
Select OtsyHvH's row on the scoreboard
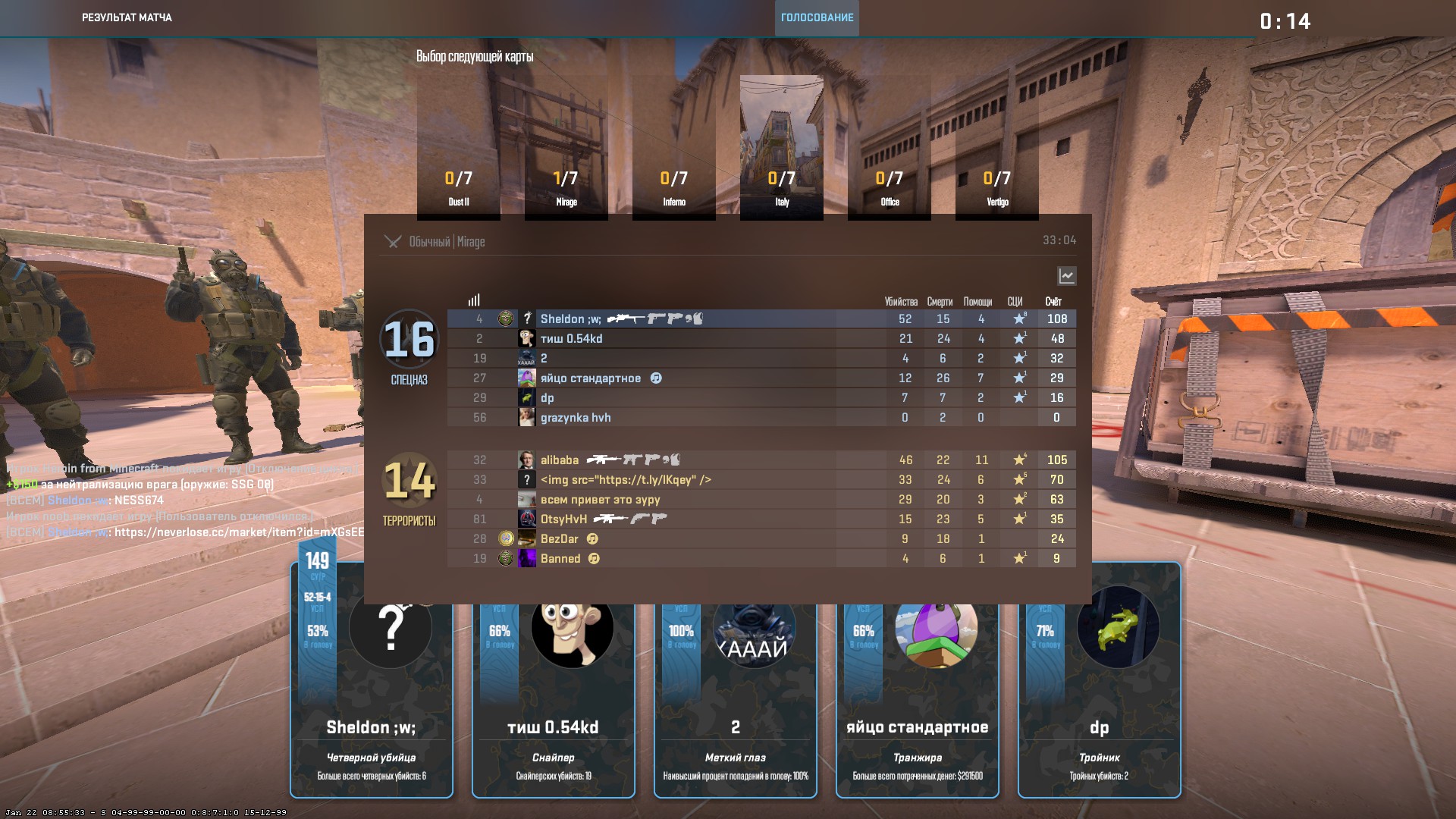[x=758, y=519]
